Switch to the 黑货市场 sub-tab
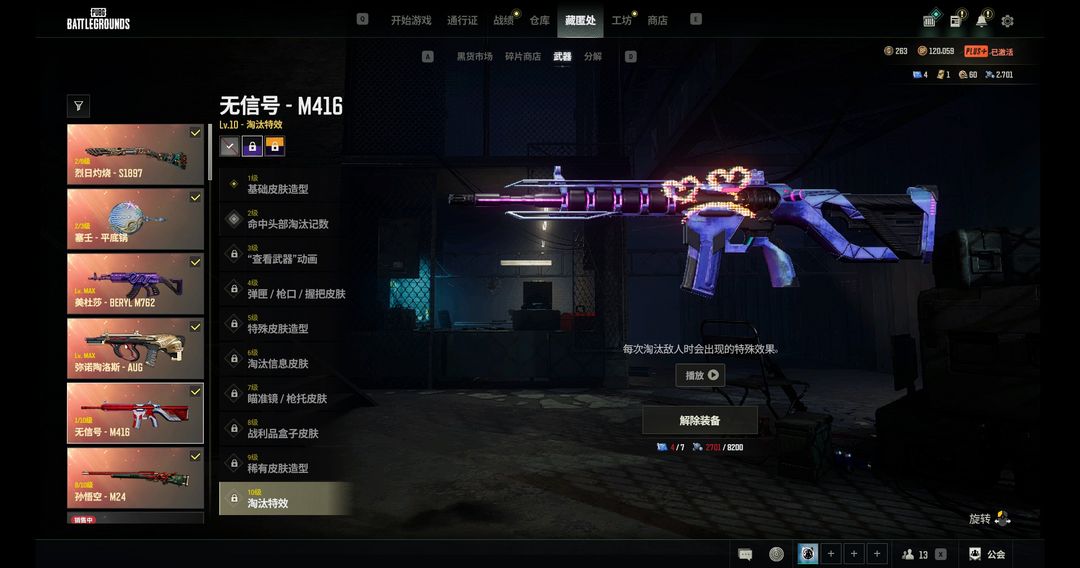This screenshot has height=568, width=1080. click(x=475, y=57)
